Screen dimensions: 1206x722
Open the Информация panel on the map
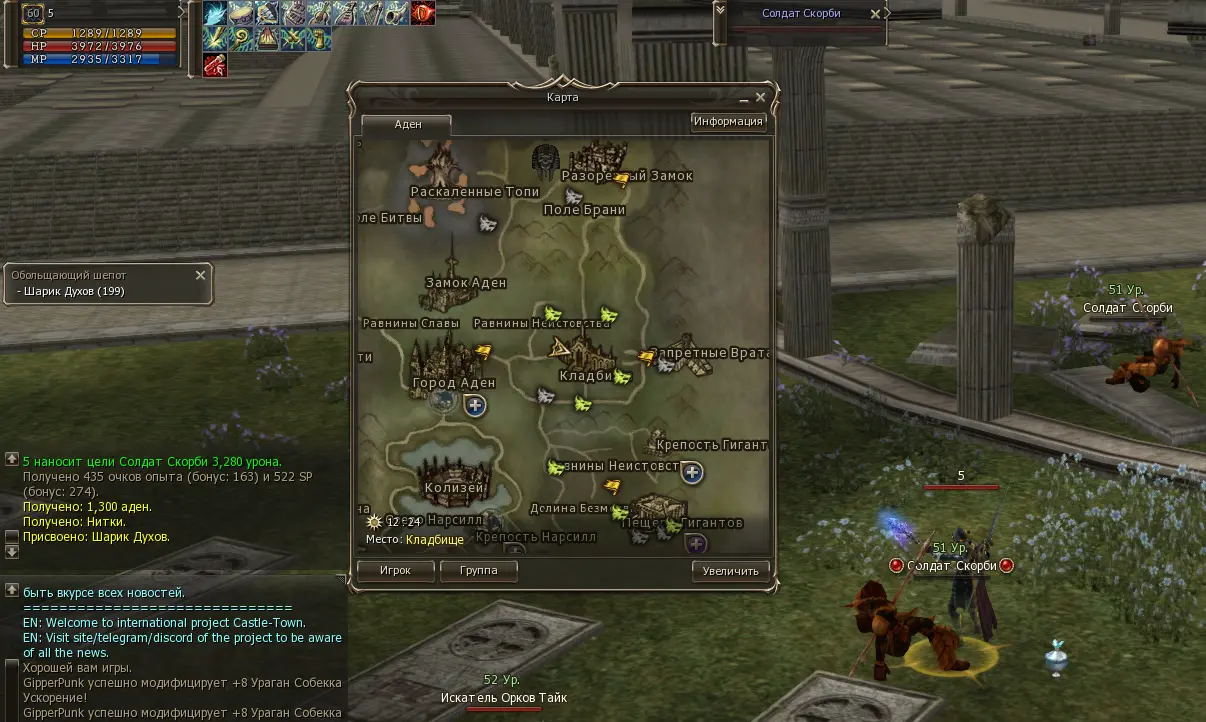(x=728, y=122)
